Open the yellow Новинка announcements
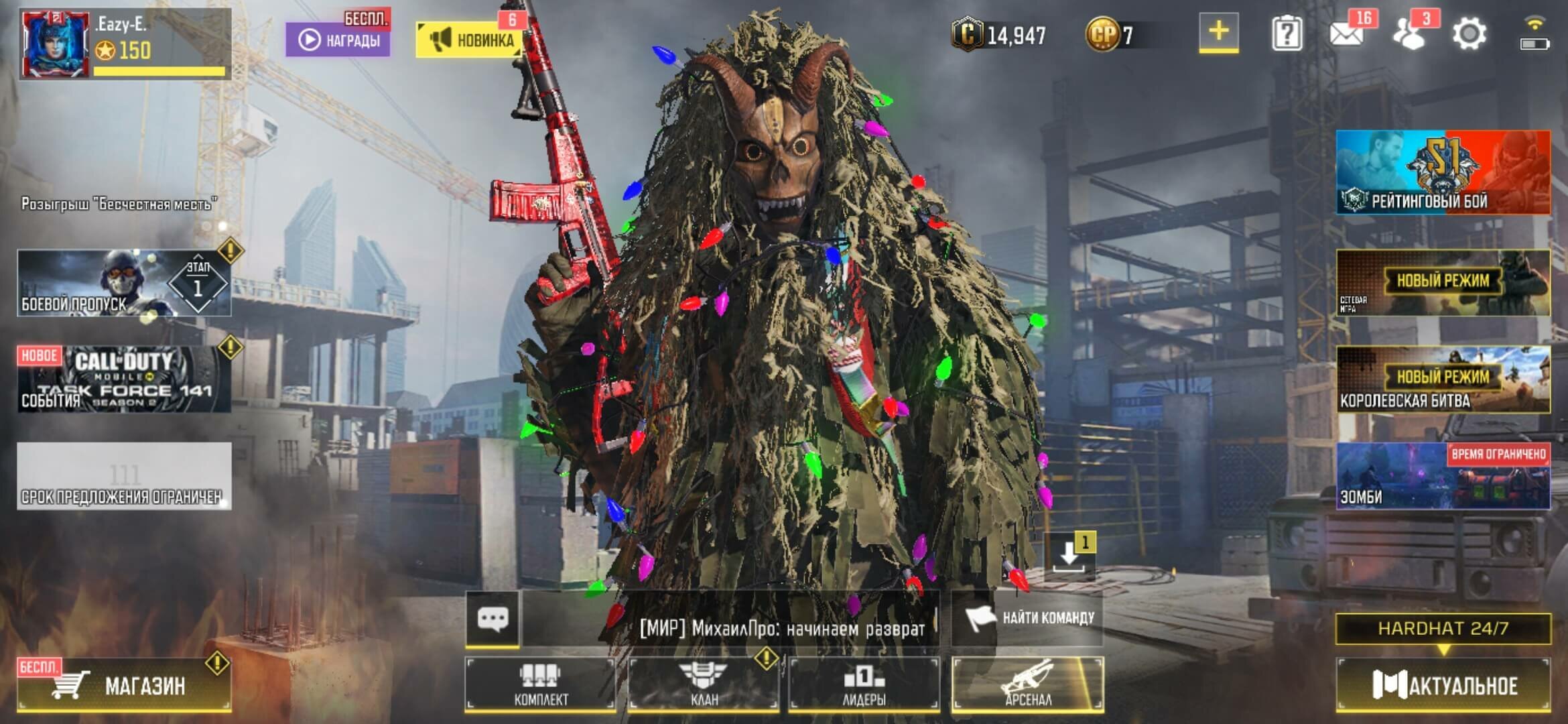Screen dimensions: 1568x724 [468, 40]
